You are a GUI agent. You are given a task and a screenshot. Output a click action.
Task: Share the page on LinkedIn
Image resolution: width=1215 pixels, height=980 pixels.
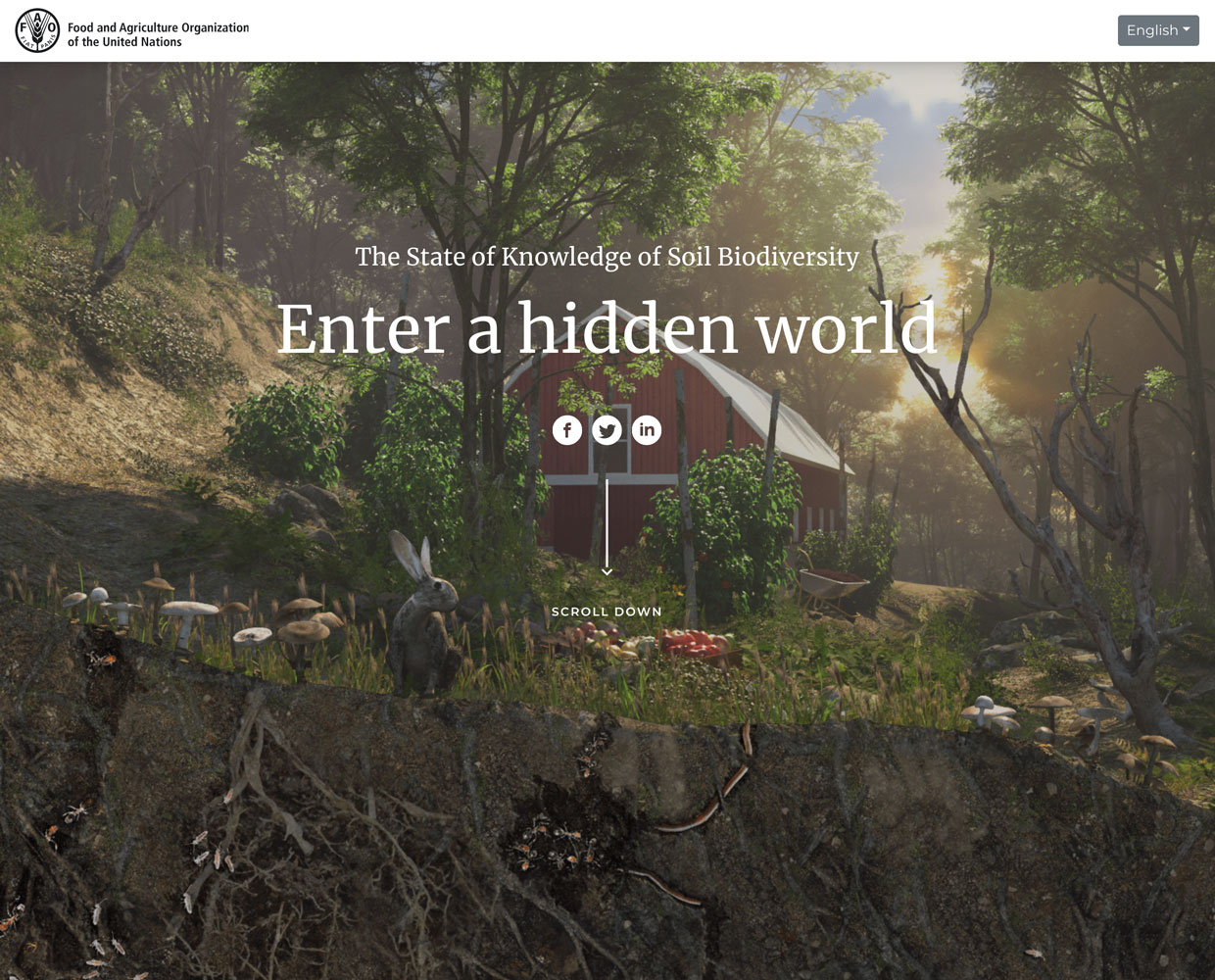[647, 430]
